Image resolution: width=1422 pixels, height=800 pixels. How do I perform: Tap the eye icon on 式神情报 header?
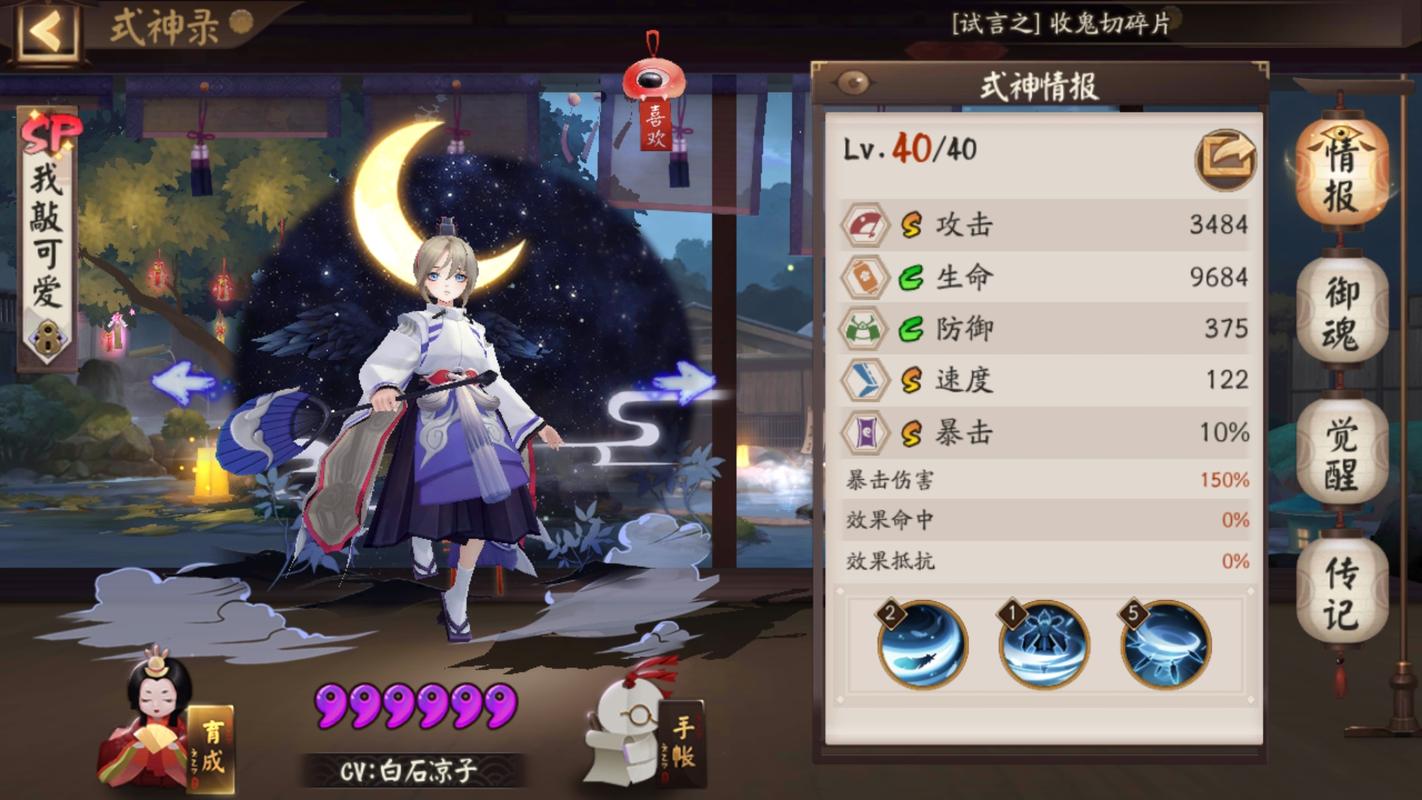852,84
